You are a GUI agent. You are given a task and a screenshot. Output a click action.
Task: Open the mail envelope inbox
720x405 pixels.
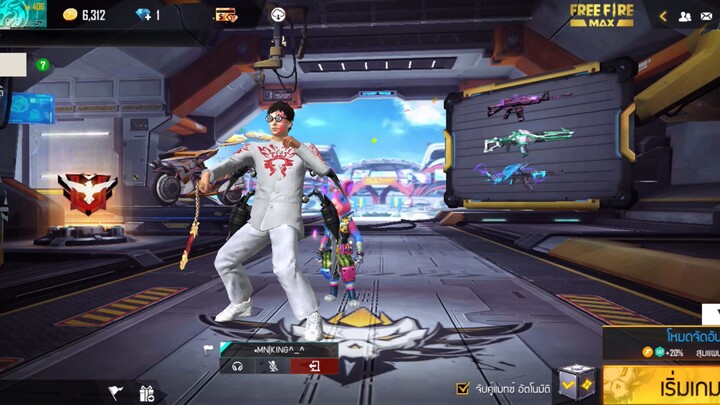point(708,16)
